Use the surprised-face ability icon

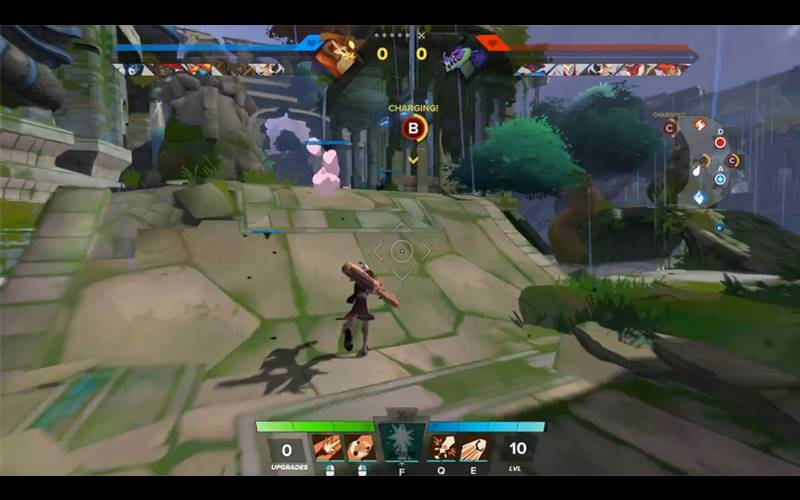point(360,448)
